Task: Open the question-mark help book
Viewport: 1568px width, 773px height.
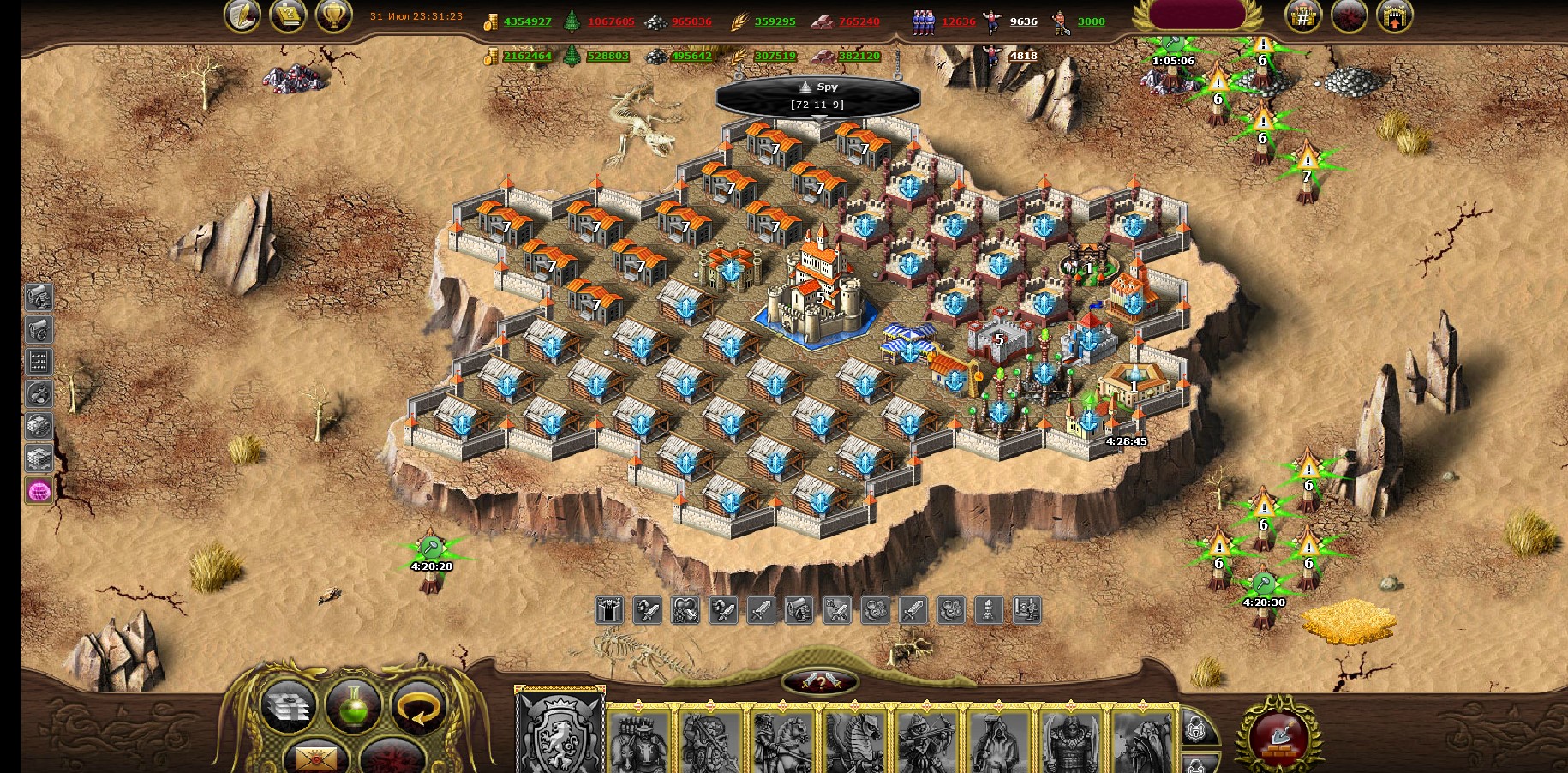Action: (288, 15)
